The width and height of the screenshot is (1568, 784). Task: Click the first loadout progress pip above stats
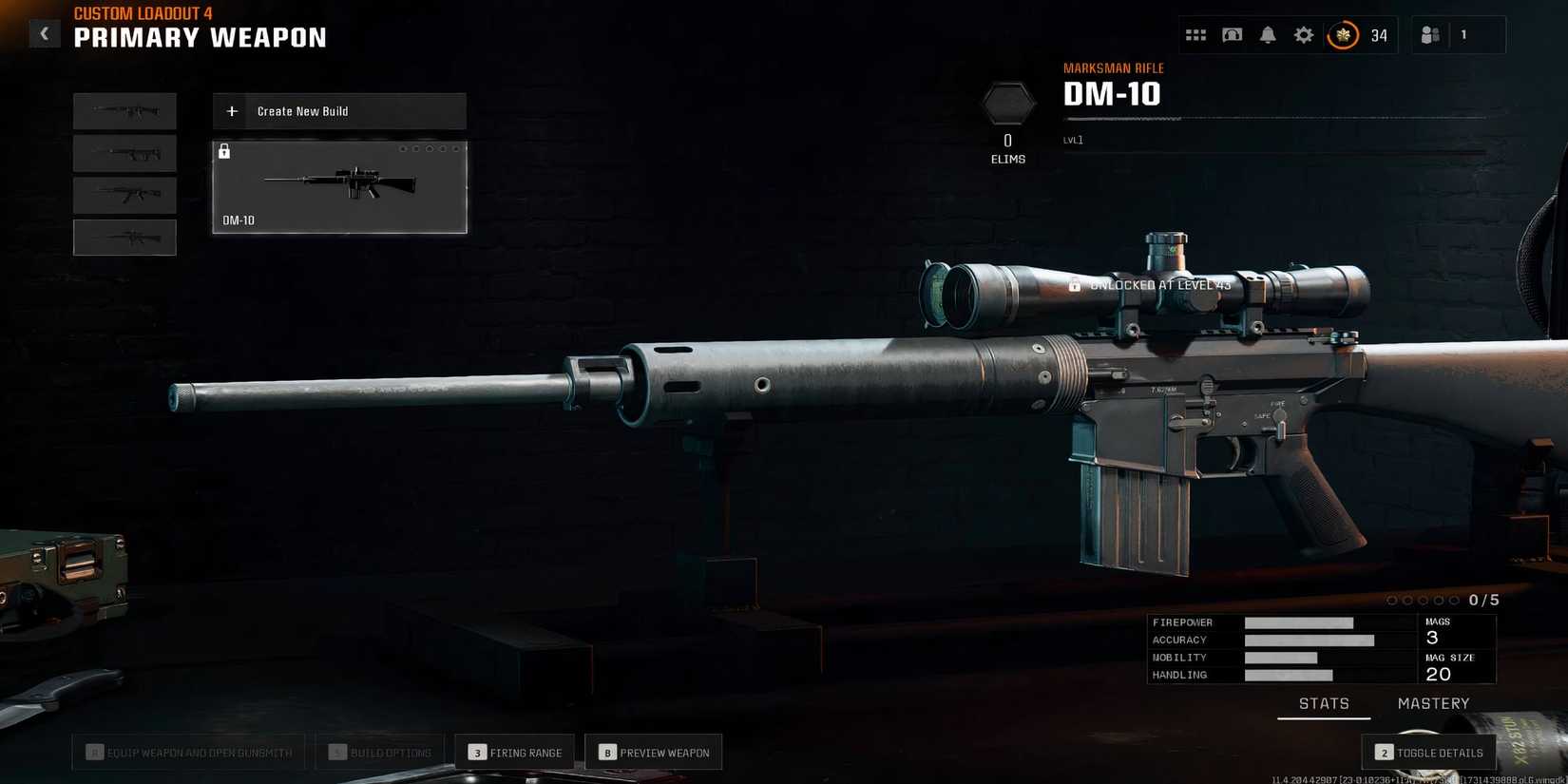(x=1392, y=600)
